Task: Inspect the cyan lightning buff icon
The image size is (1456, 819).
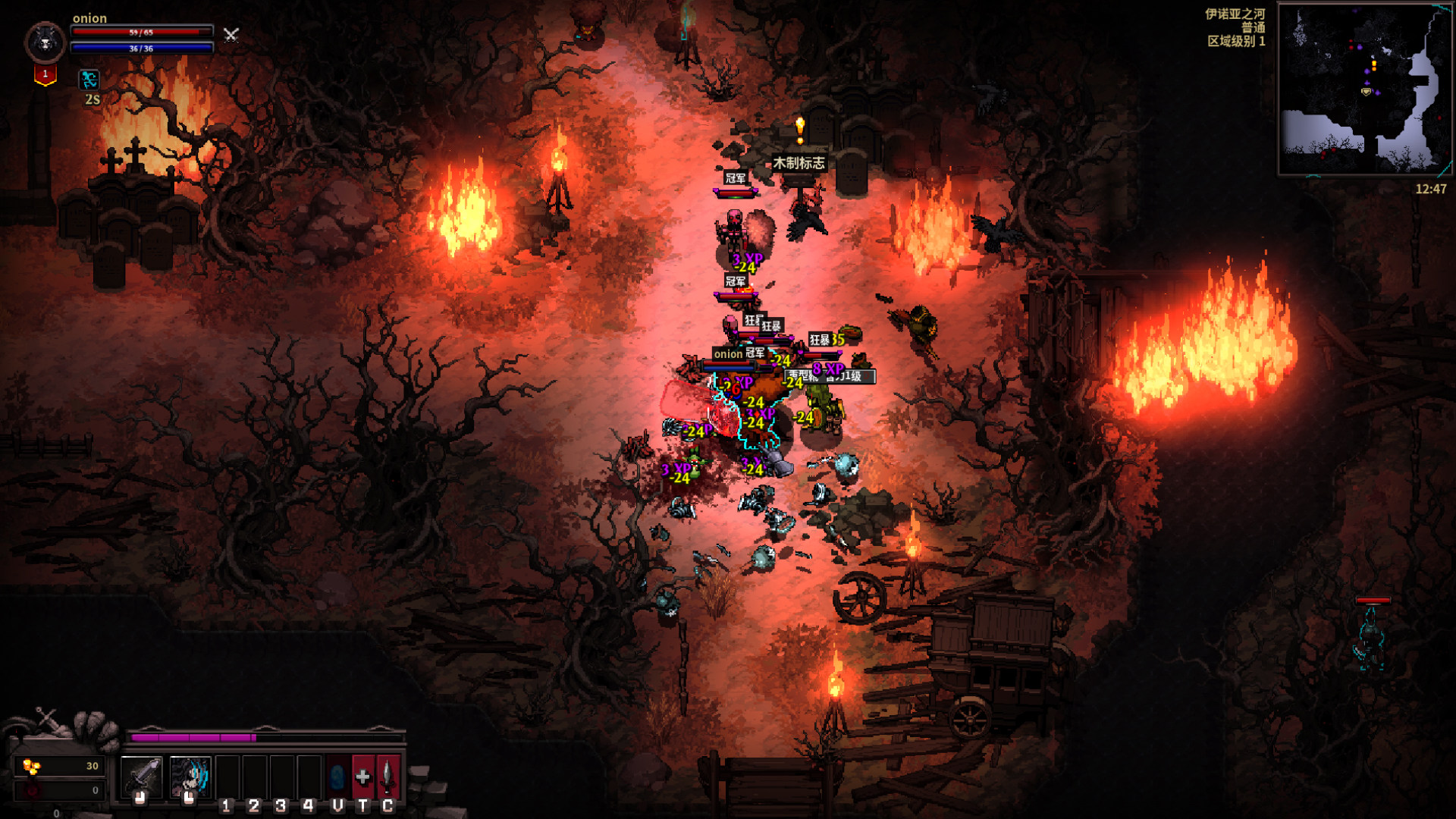Action: coord(89,80)
